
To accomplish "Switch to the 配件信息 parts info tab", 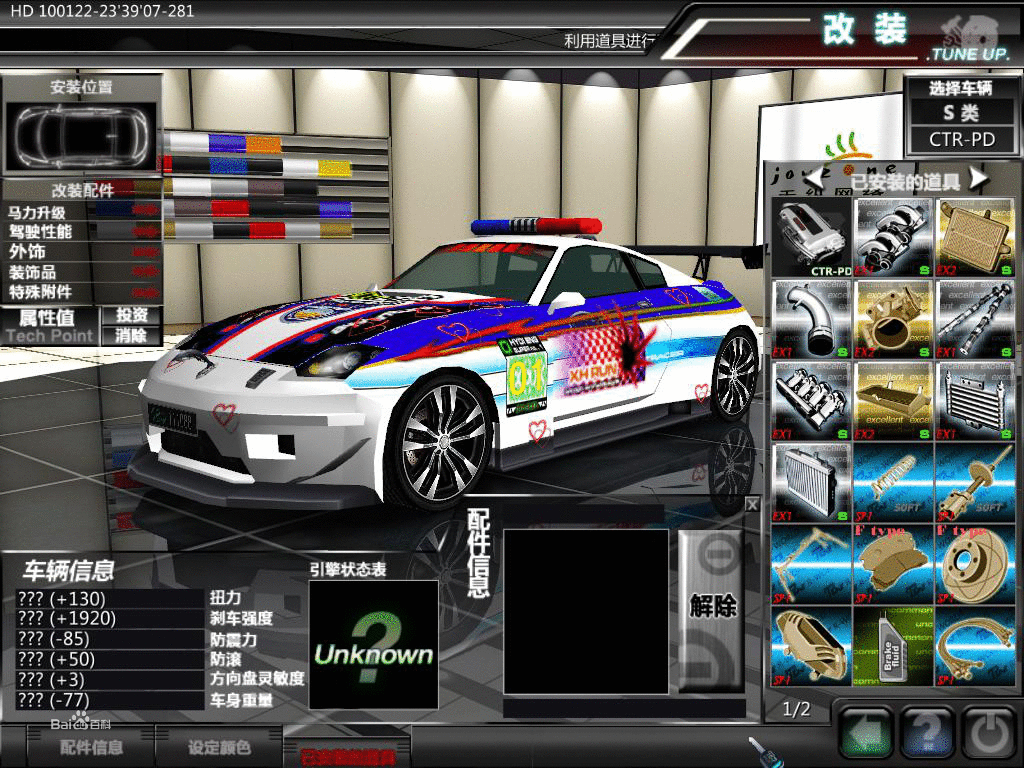I will coord(92,747).
